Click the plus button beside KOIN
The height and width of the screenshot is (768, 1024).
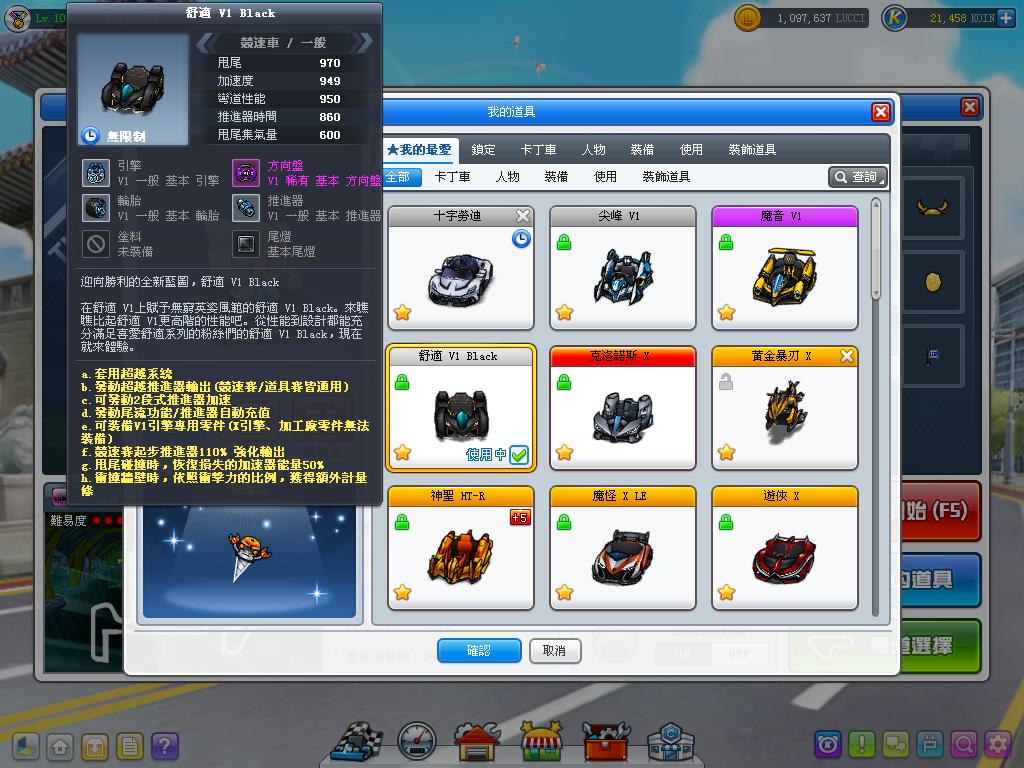(1005, 18)
